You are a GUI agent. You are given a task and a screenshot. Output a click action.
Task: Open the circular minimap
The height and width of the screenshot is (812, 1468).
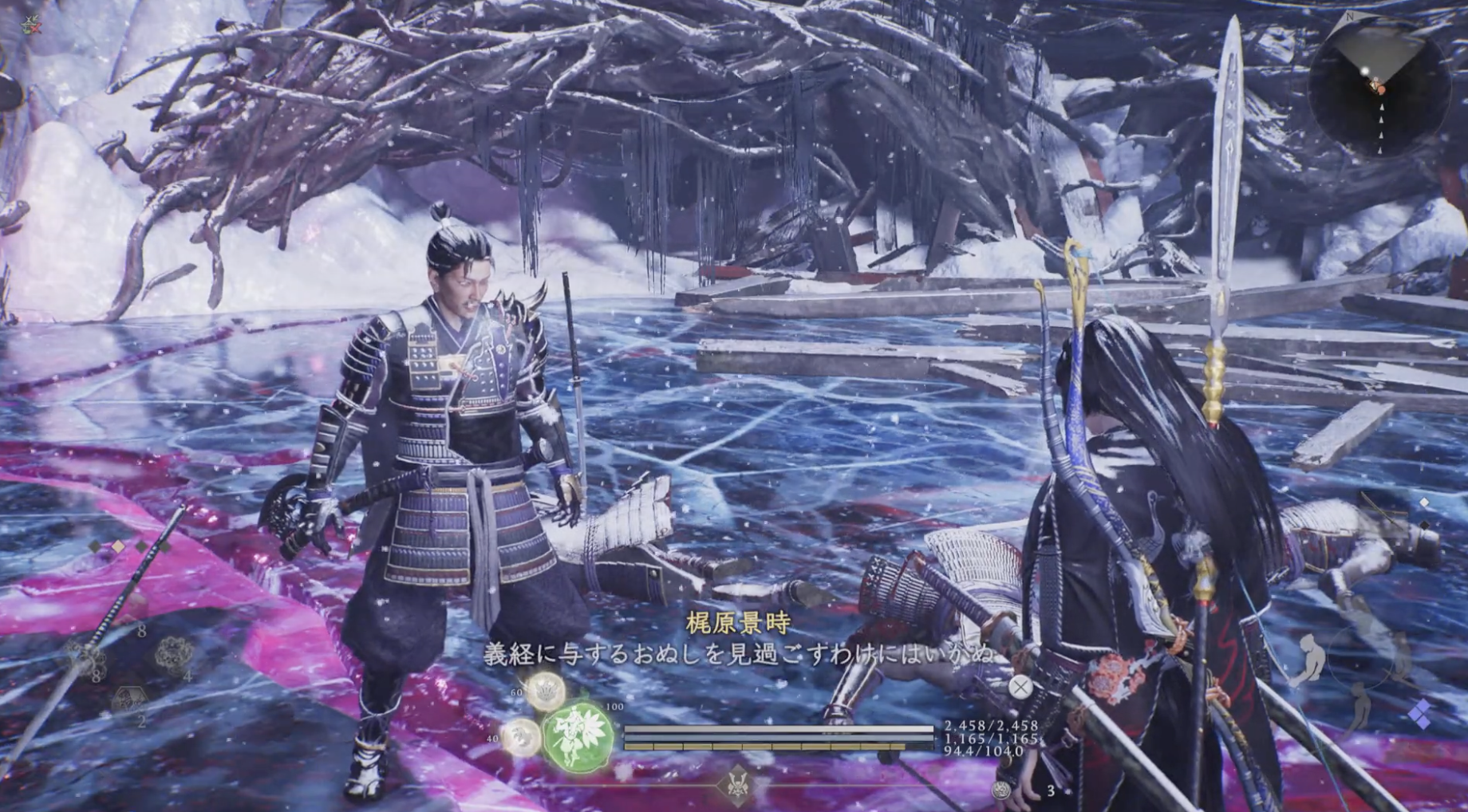(x=1378, y=85)
